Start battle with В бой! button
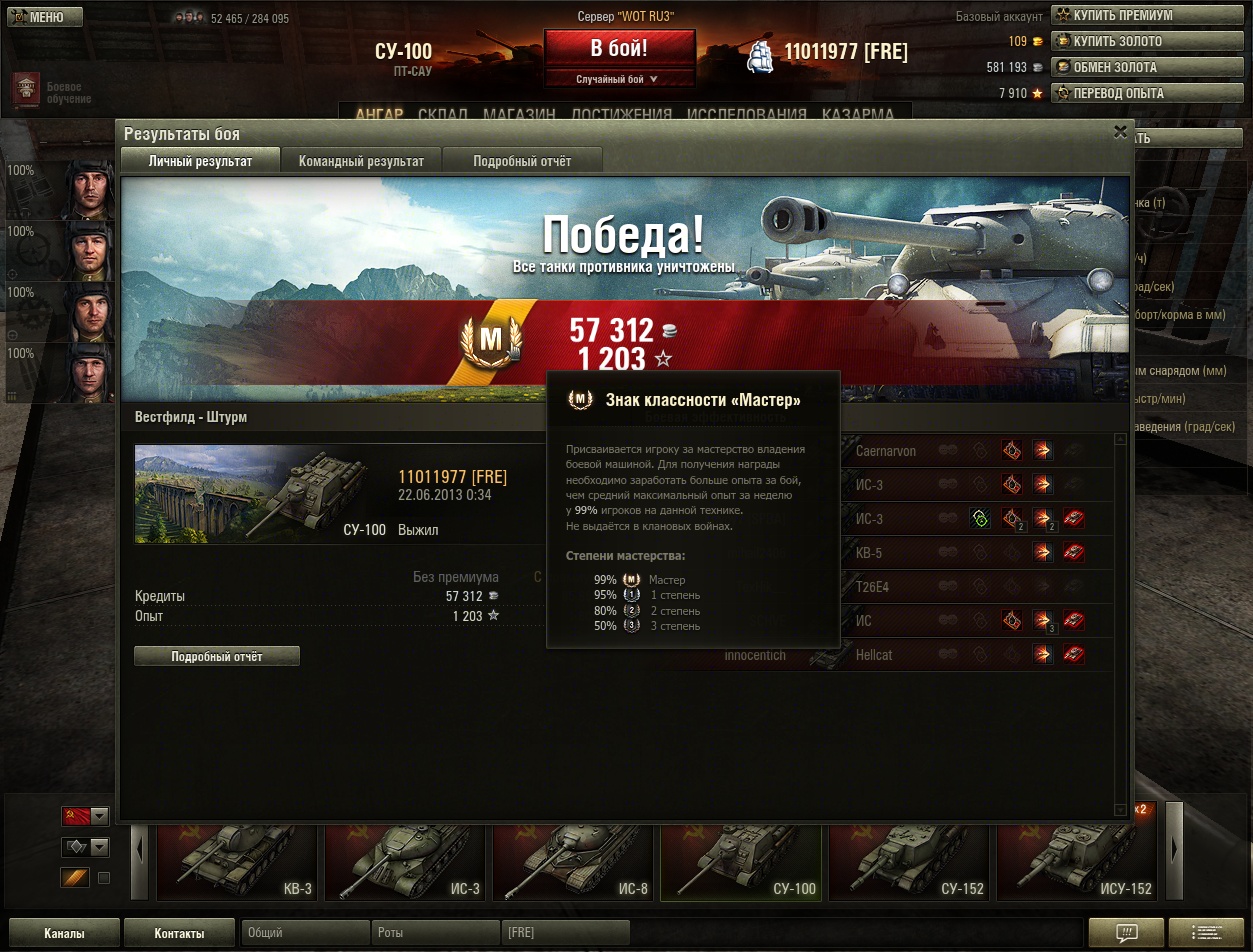The image size is (1253, 952). 619,48
